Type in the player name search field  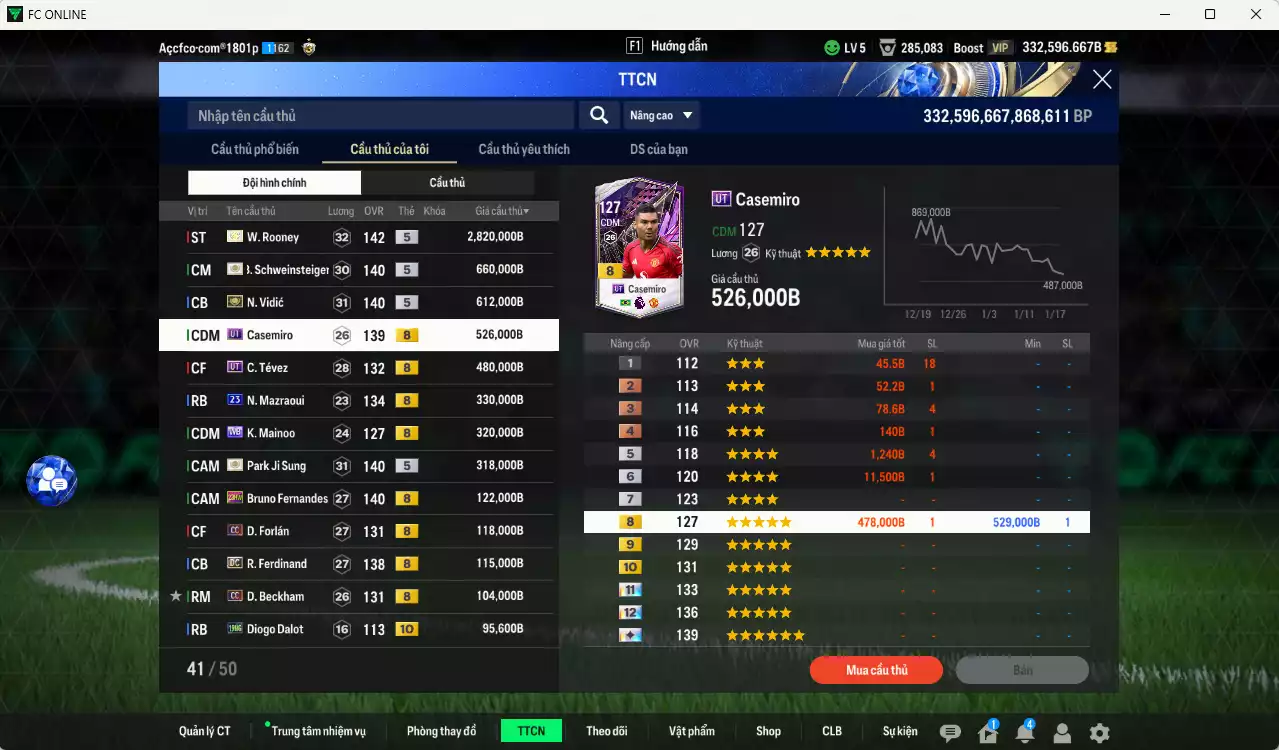point(380,116)
